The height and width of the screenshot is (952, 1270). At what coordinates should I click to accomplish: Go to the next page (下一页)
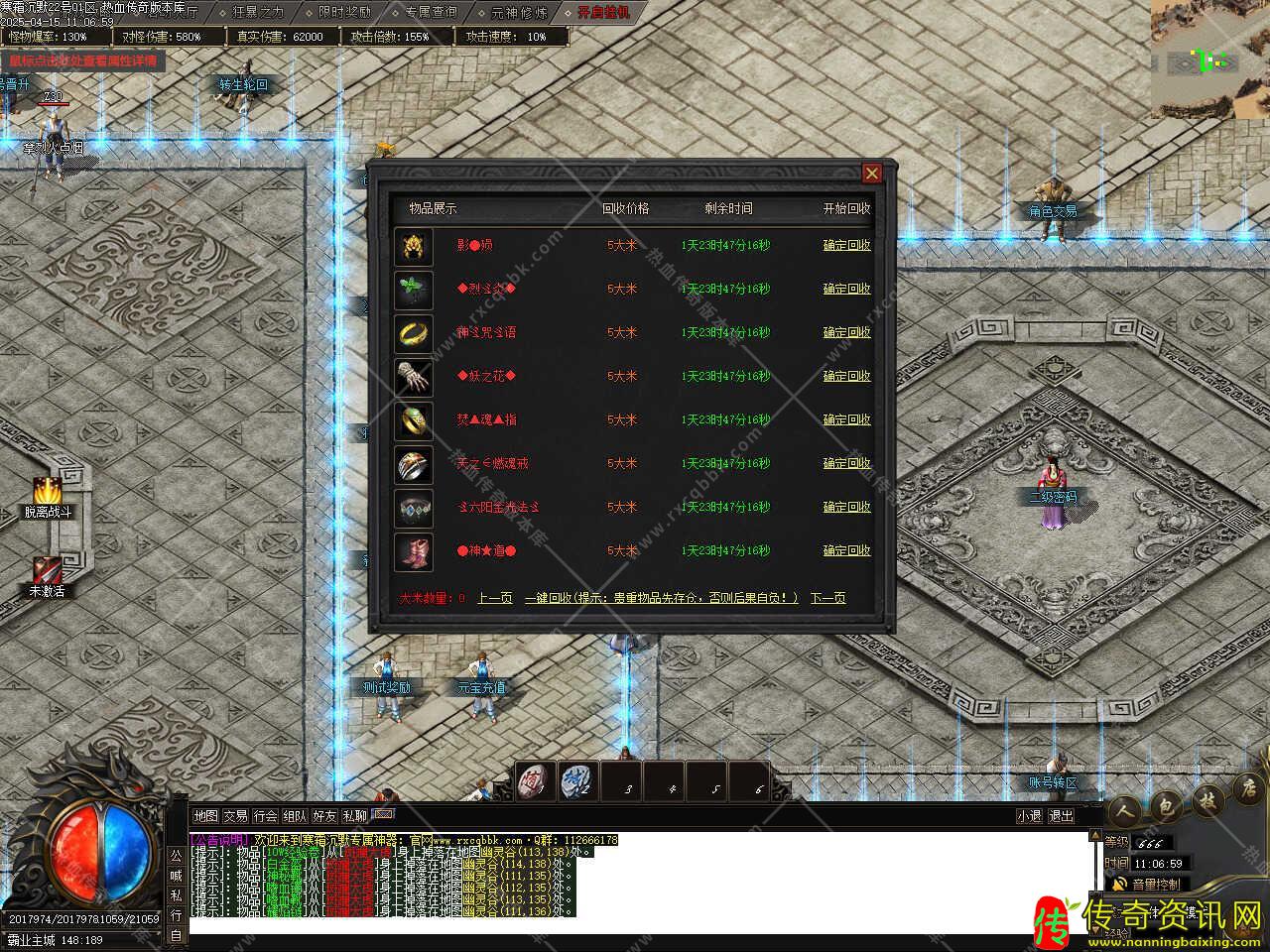tap(827, 598)
